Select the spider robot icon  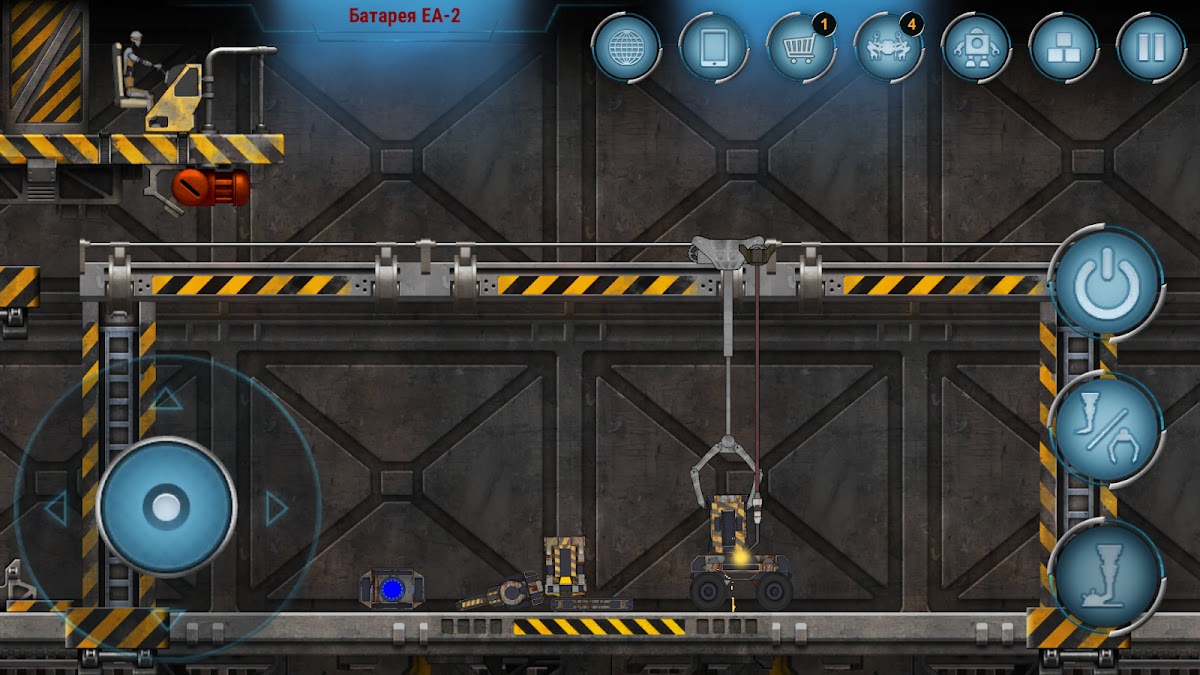(x=888, y=47)
